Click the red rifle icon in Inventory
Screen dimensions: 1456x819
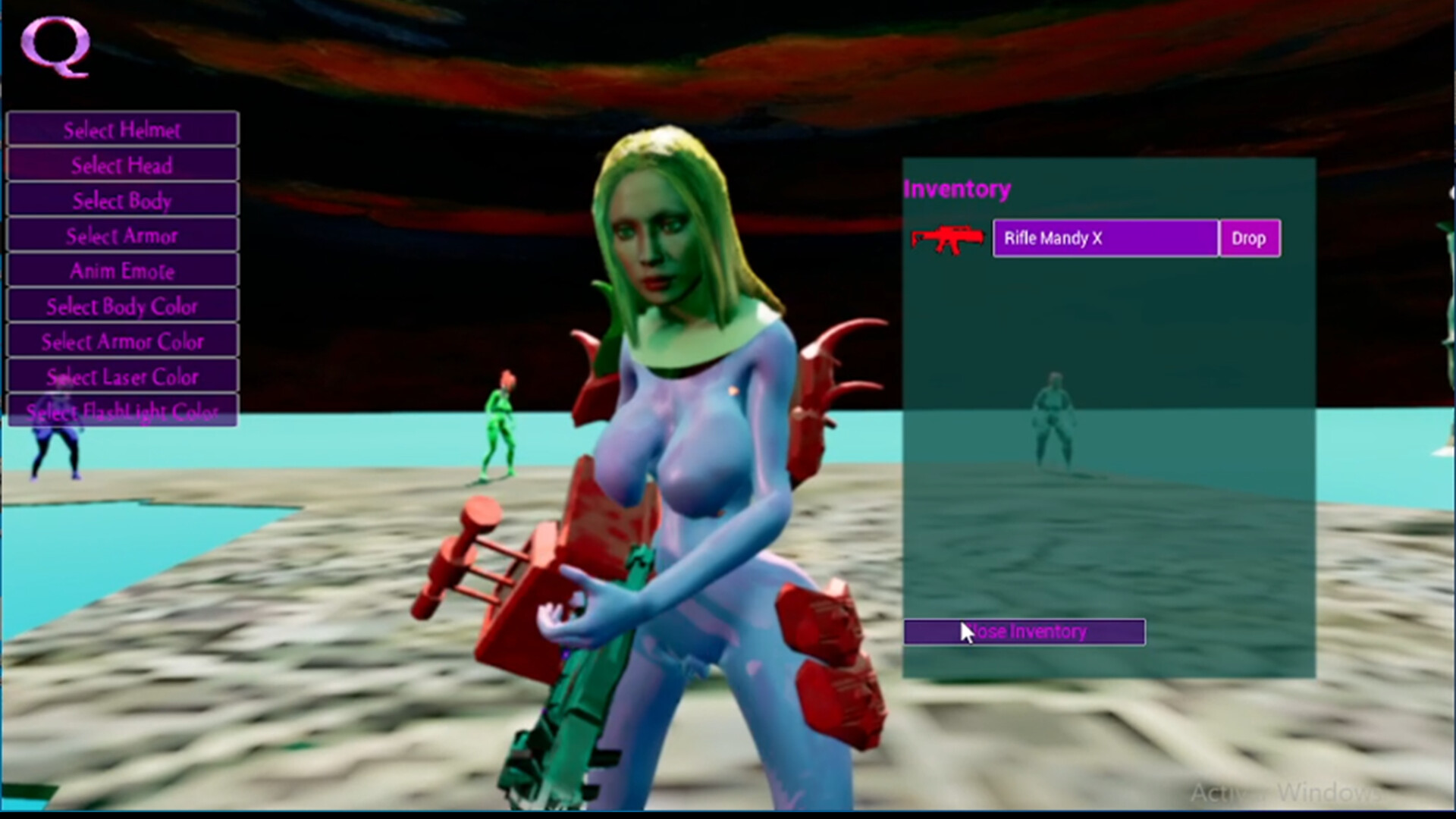coord(947,239)
